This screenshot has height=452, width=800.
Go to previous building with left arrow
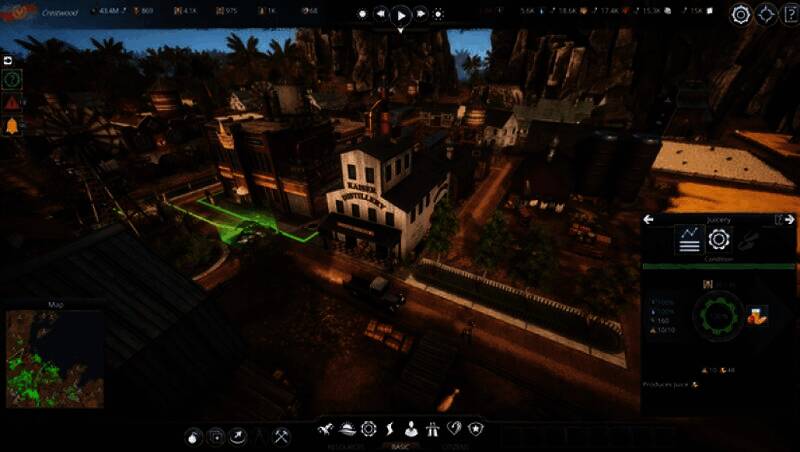[x=648, y=219]
